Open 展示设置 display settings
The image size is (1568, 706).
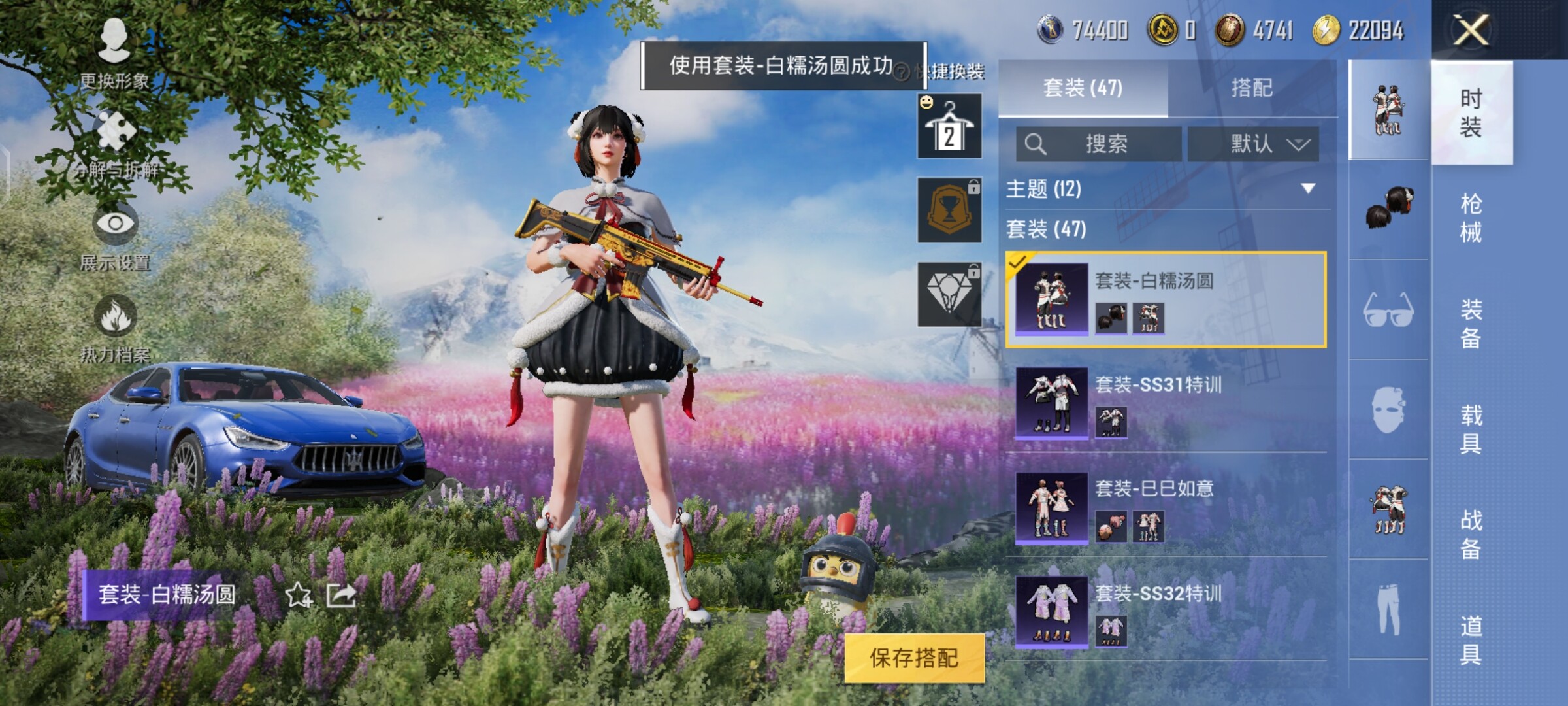115,237
